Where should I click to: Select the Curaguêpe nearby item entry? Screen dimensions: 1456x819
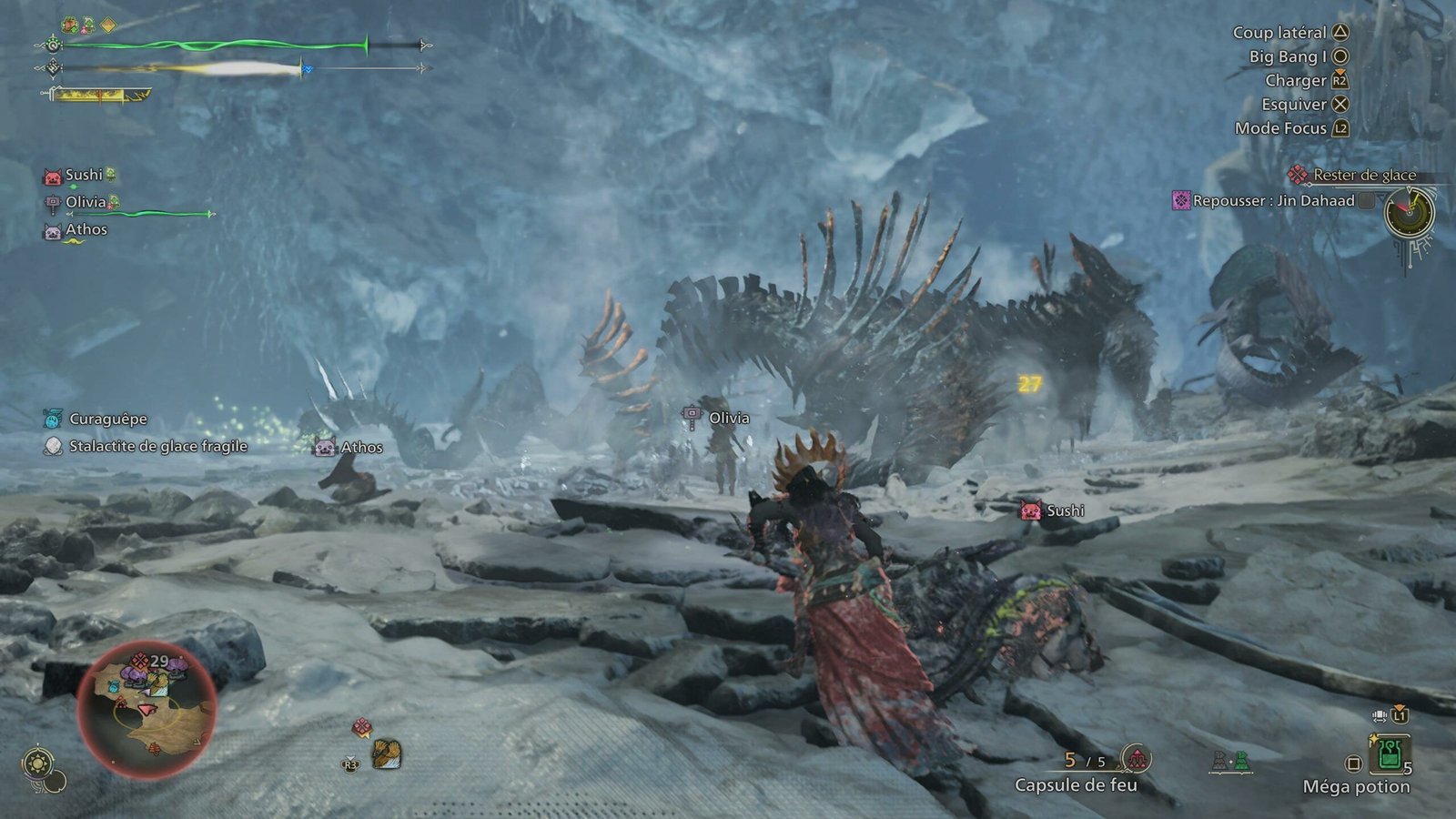pyautogui.click(x=107, y=419)
